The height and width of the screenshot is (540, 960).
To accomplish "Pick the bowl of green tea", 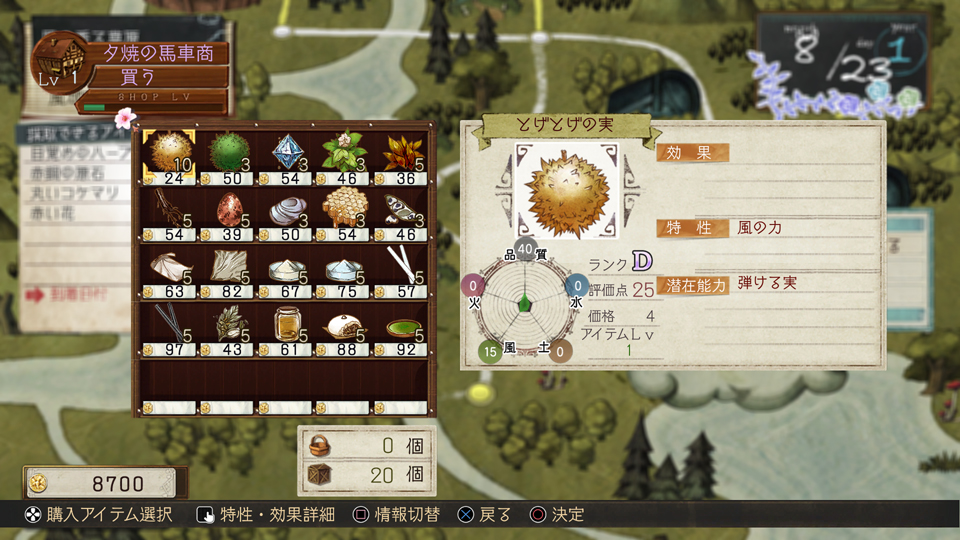I will pyautogui.click(x=400, y=325).
